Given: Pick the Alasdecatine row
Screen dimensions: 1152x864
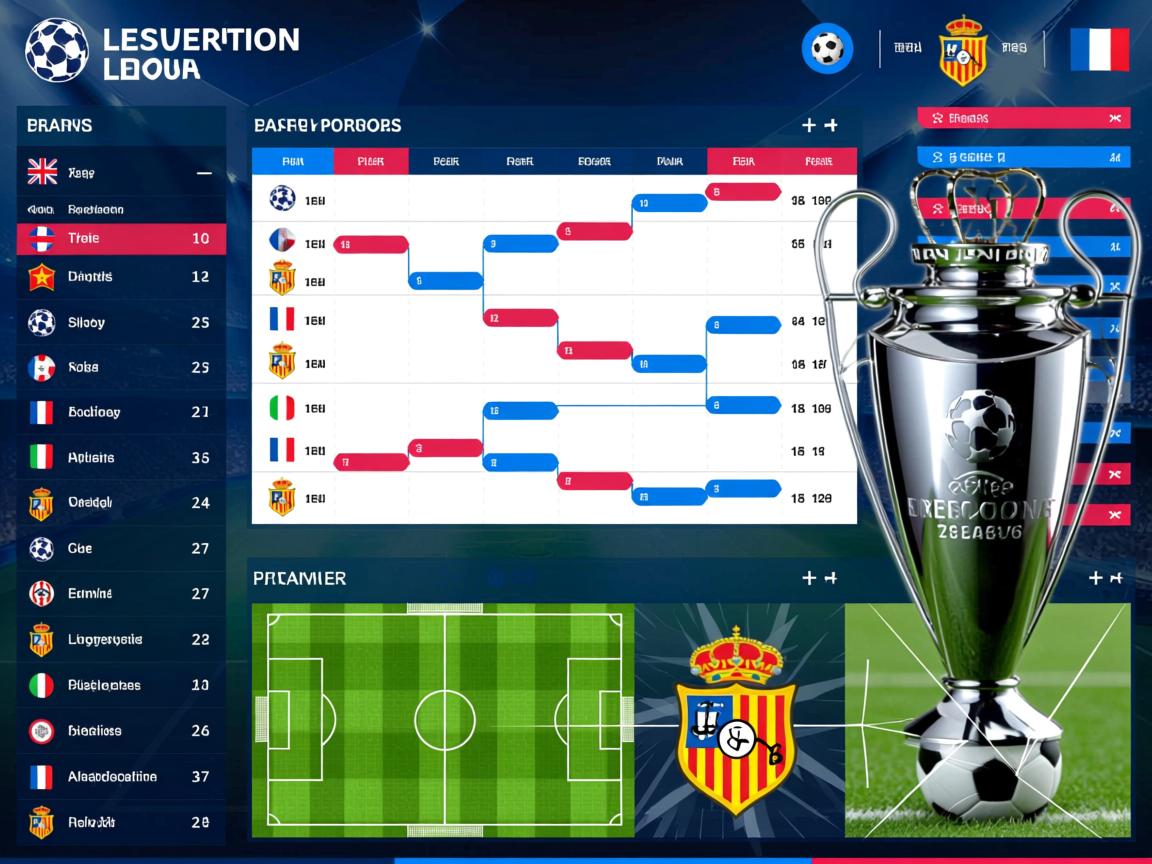Looking at the screenshot, I should [x=120, y=777].
